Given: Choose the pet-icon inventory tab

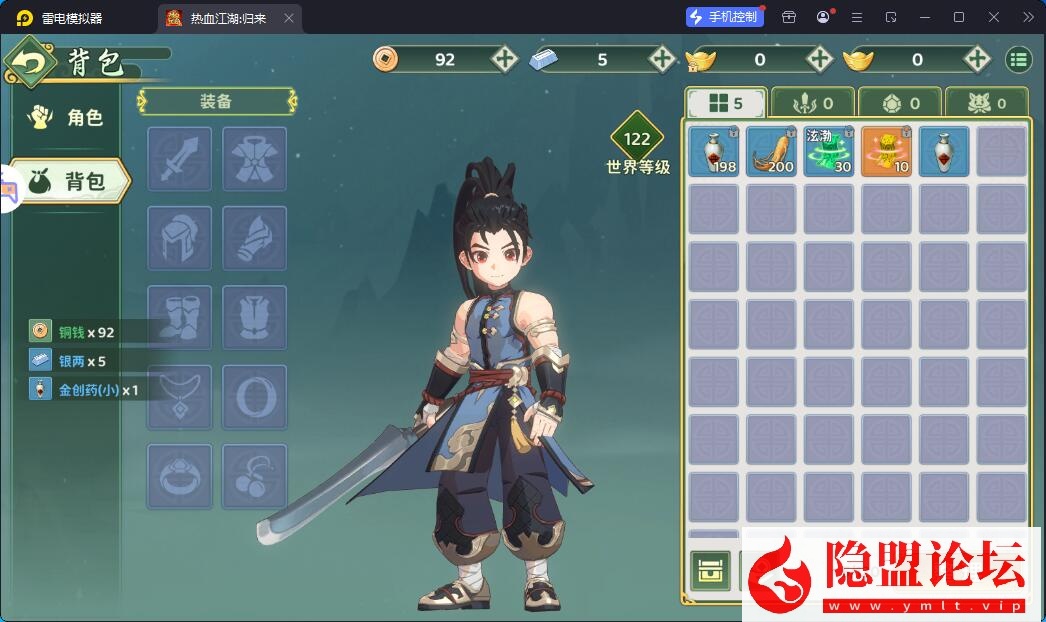Looking at the screenshot, I should 985,102.
